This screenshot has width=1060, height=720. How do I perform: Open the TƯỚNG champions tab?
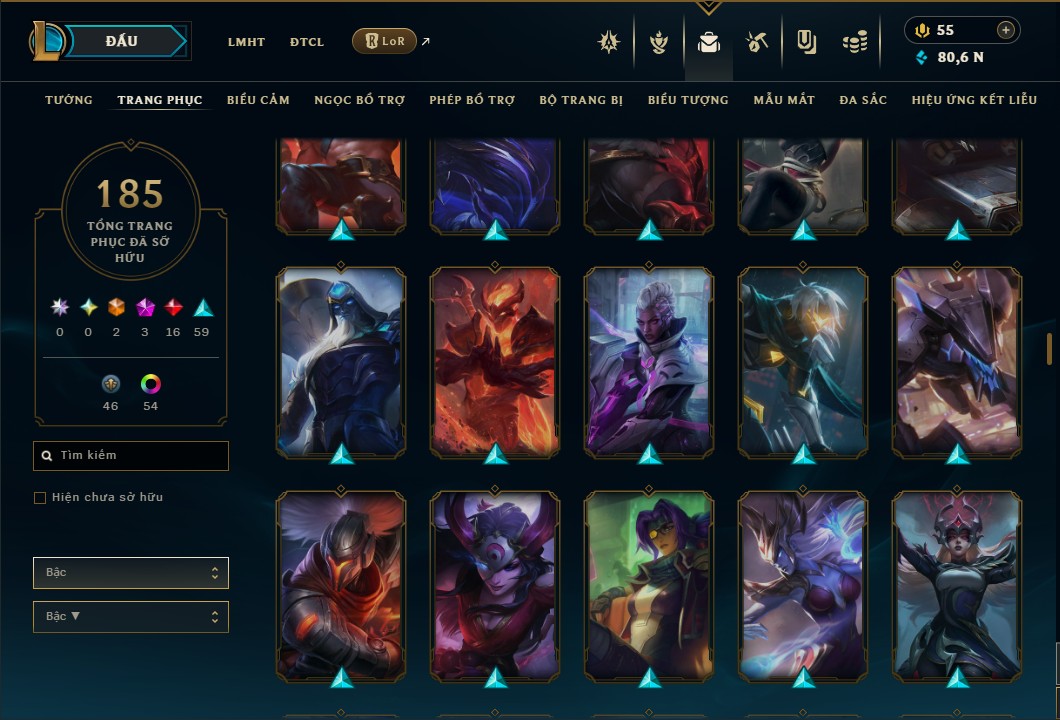pos(69,100)
